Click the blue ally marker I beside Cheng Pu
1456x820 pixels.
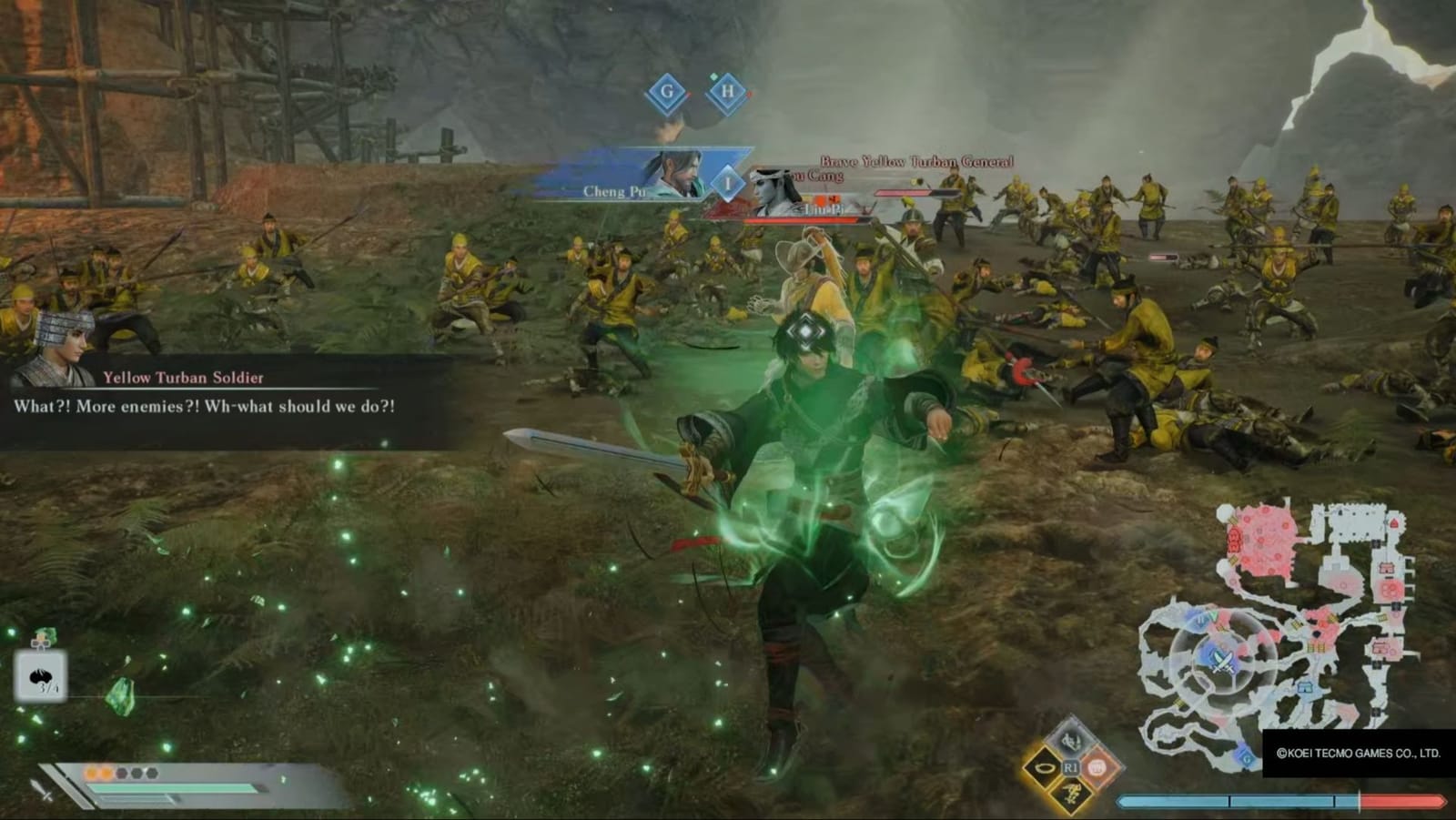tap(728, 183)
